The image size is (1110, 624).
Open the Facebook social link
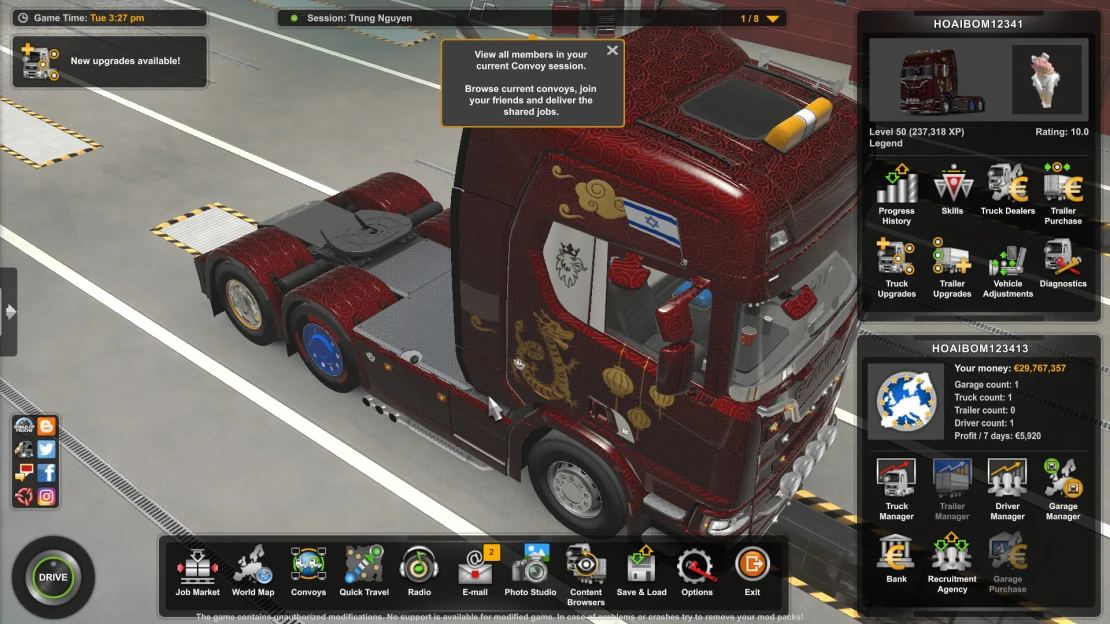46,472
